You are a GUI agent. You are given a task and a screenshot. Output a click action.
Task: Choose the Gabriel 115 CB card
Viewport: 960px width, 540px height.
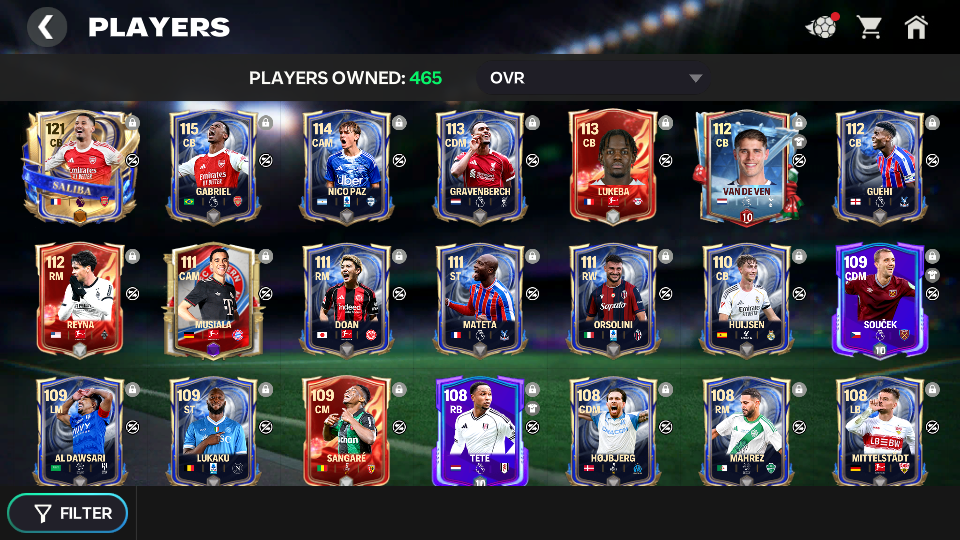tap(213, 166)
